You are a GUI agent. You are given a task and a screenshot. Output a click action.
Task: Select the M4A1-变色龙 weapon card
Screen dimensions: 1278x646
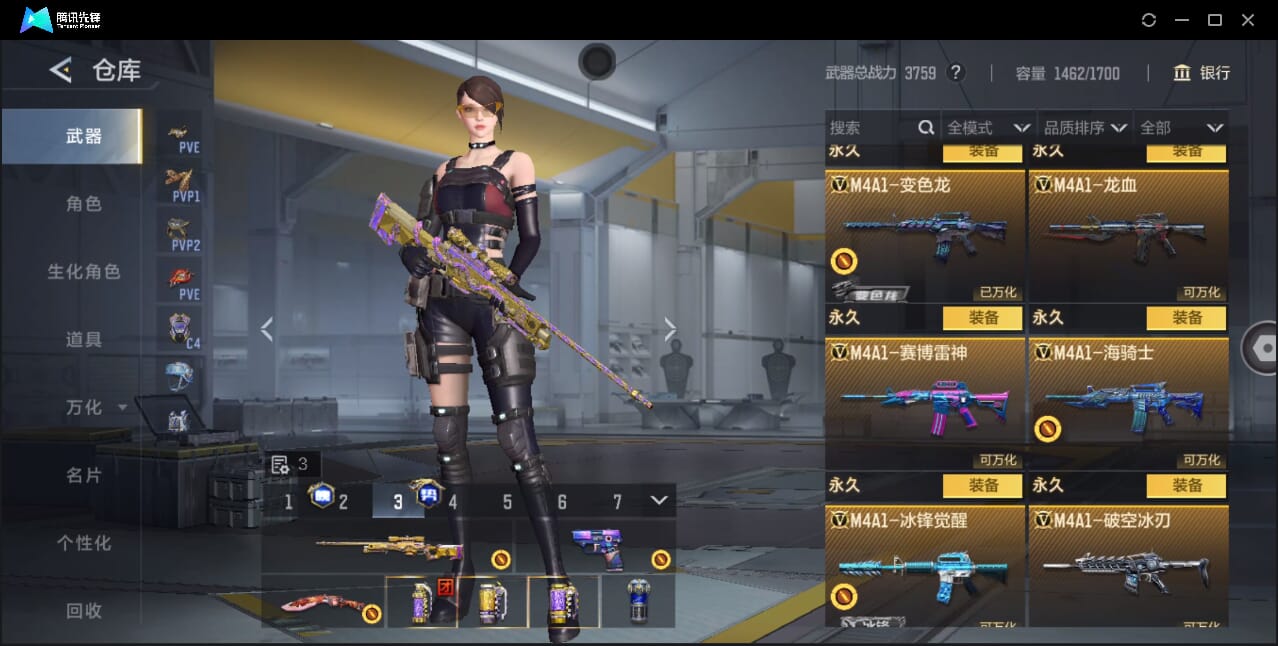(925, 236)
